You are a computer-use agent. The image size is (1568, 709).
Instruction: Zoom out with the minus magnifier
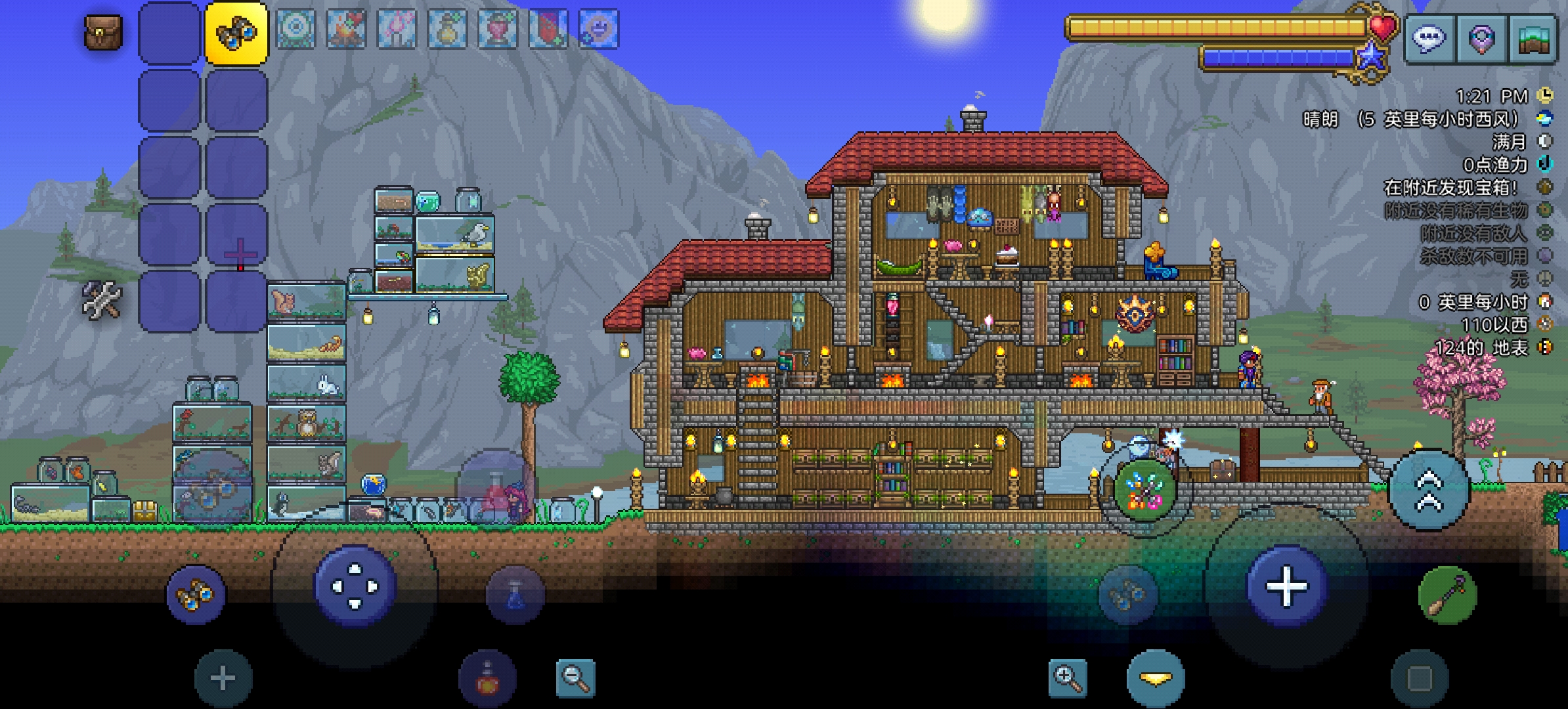[x=575, y=679]
